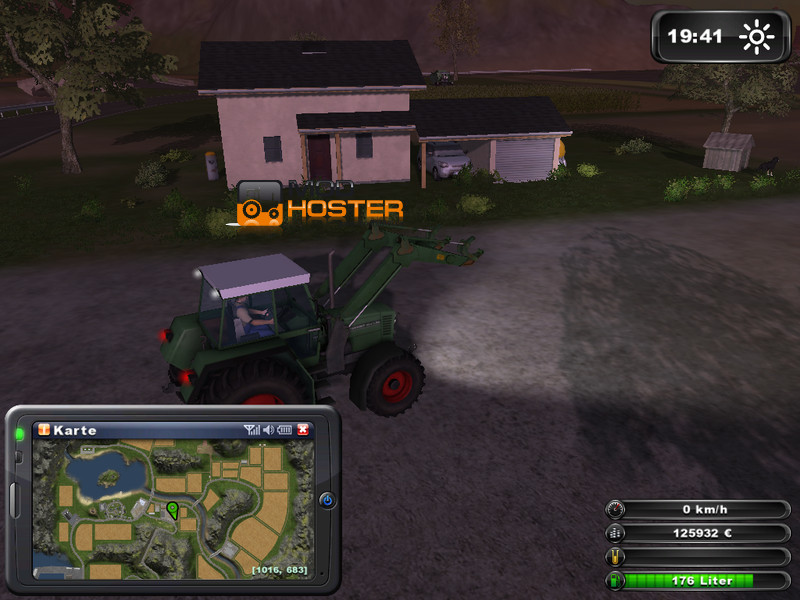The height and width of the screenshot is (600, 800).
Task: Click the money coins icon
Action: pyautogui.click(x=615, y=533)
